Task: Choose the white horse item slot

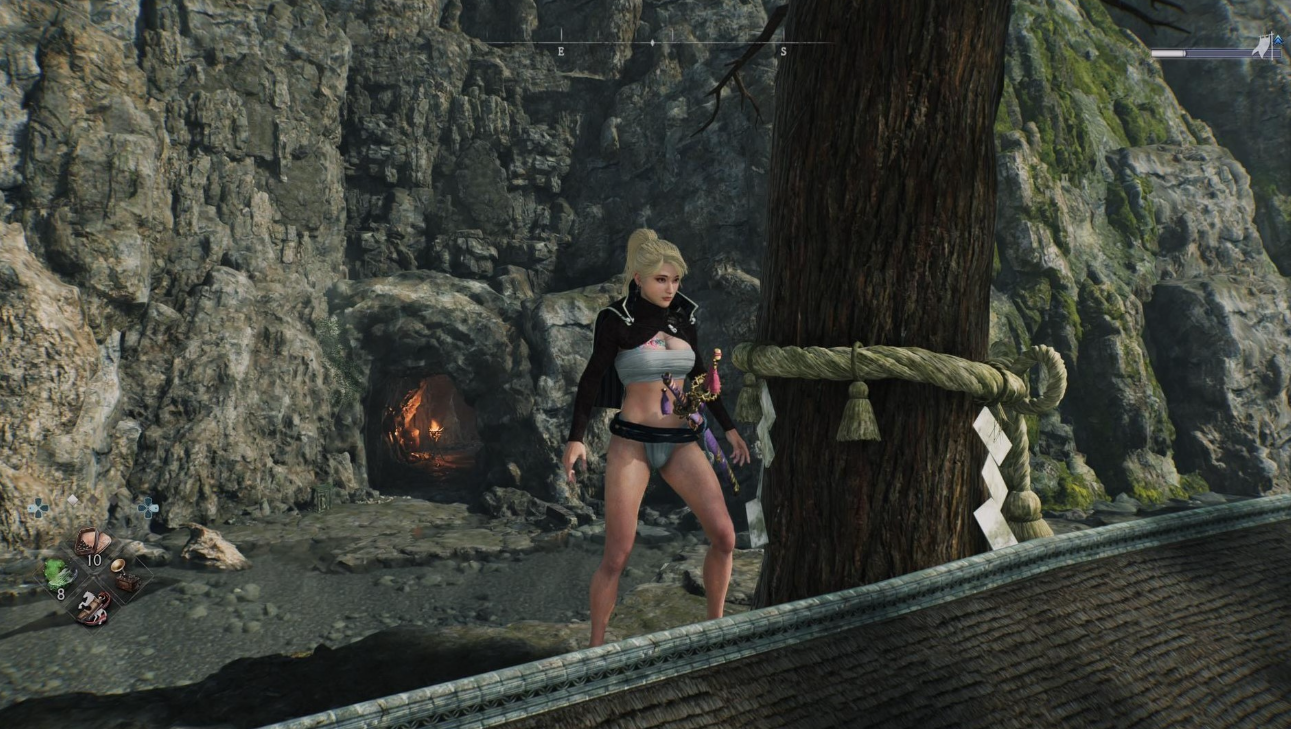Action: point(92,605)
